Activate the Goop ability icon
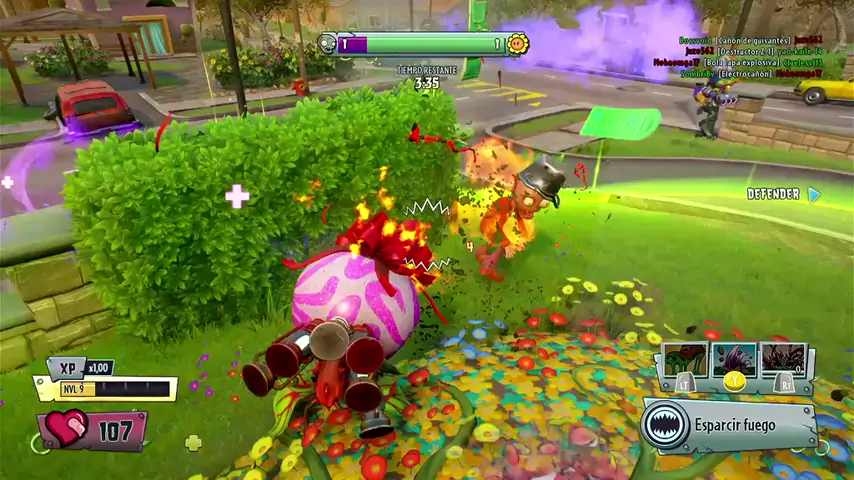854x480 pixels. click(x=685, y=358)
